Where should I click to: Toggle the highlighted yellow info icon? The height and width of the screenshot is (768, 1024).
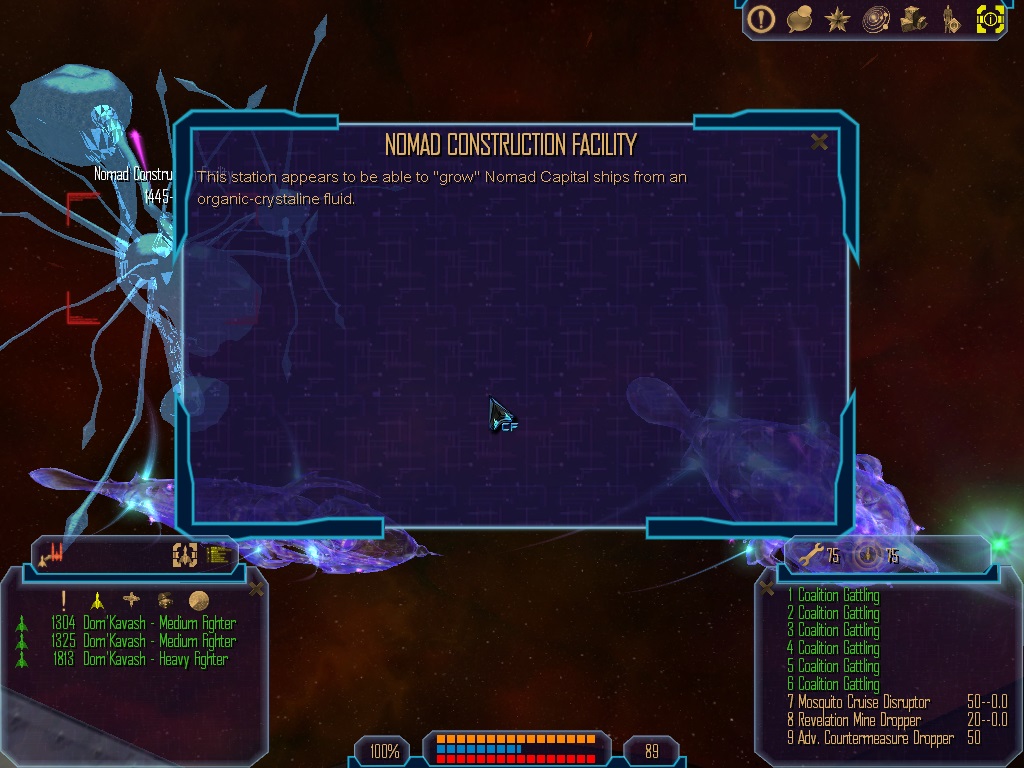pos(990,19)
